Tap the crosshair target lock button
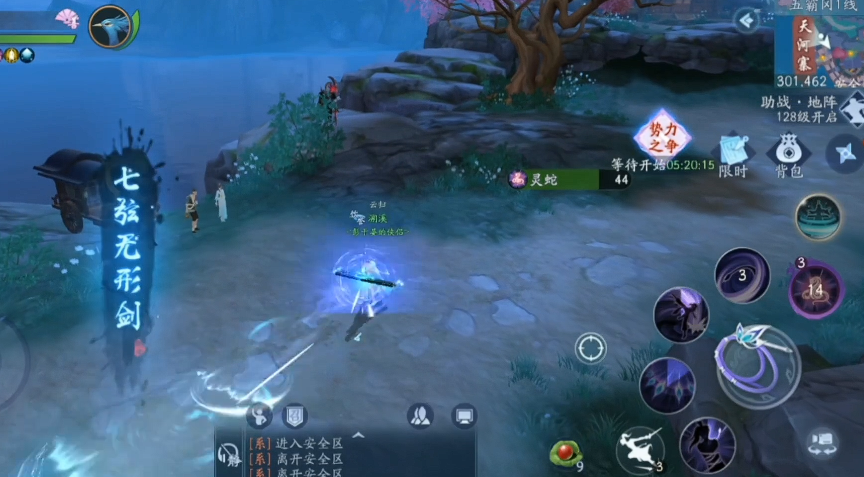Screen dimensions: 864x477 click(591, 348)
